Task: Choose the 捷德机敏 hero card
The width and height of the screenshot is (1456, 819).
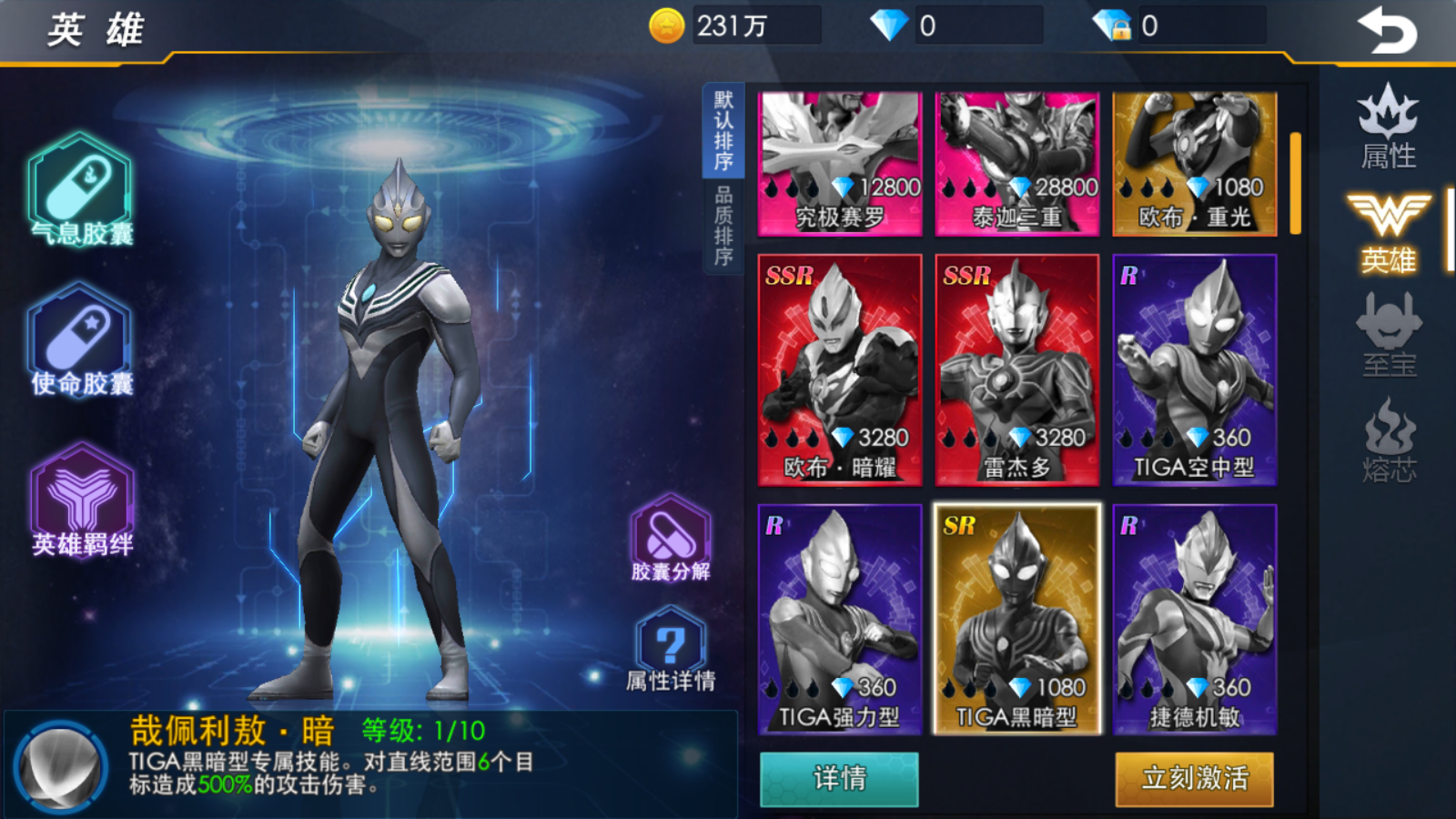Action: [x=1194, y=619]
